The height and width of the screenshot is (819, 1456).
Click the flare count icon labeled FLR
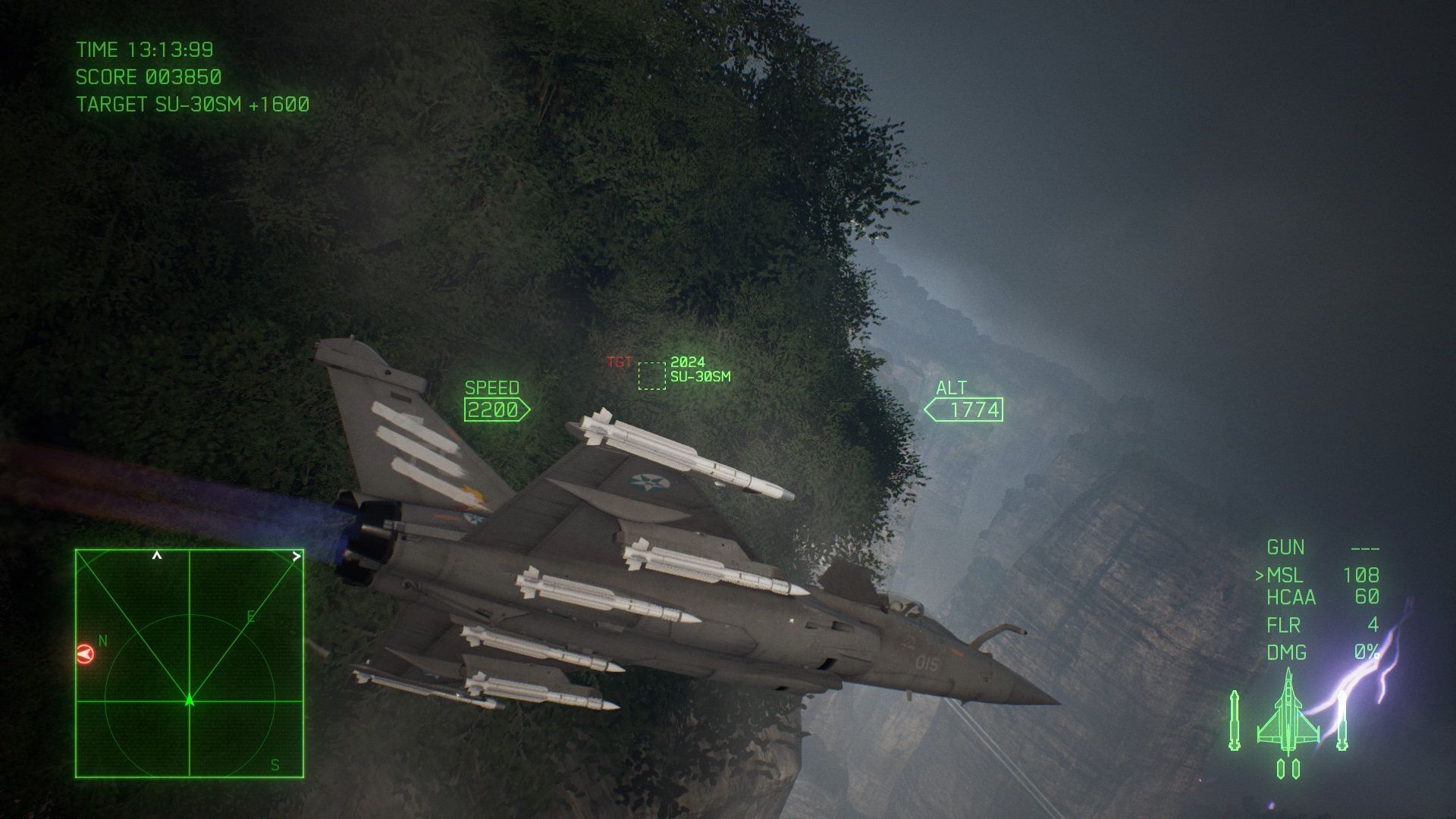click(x=1286, y=625)
